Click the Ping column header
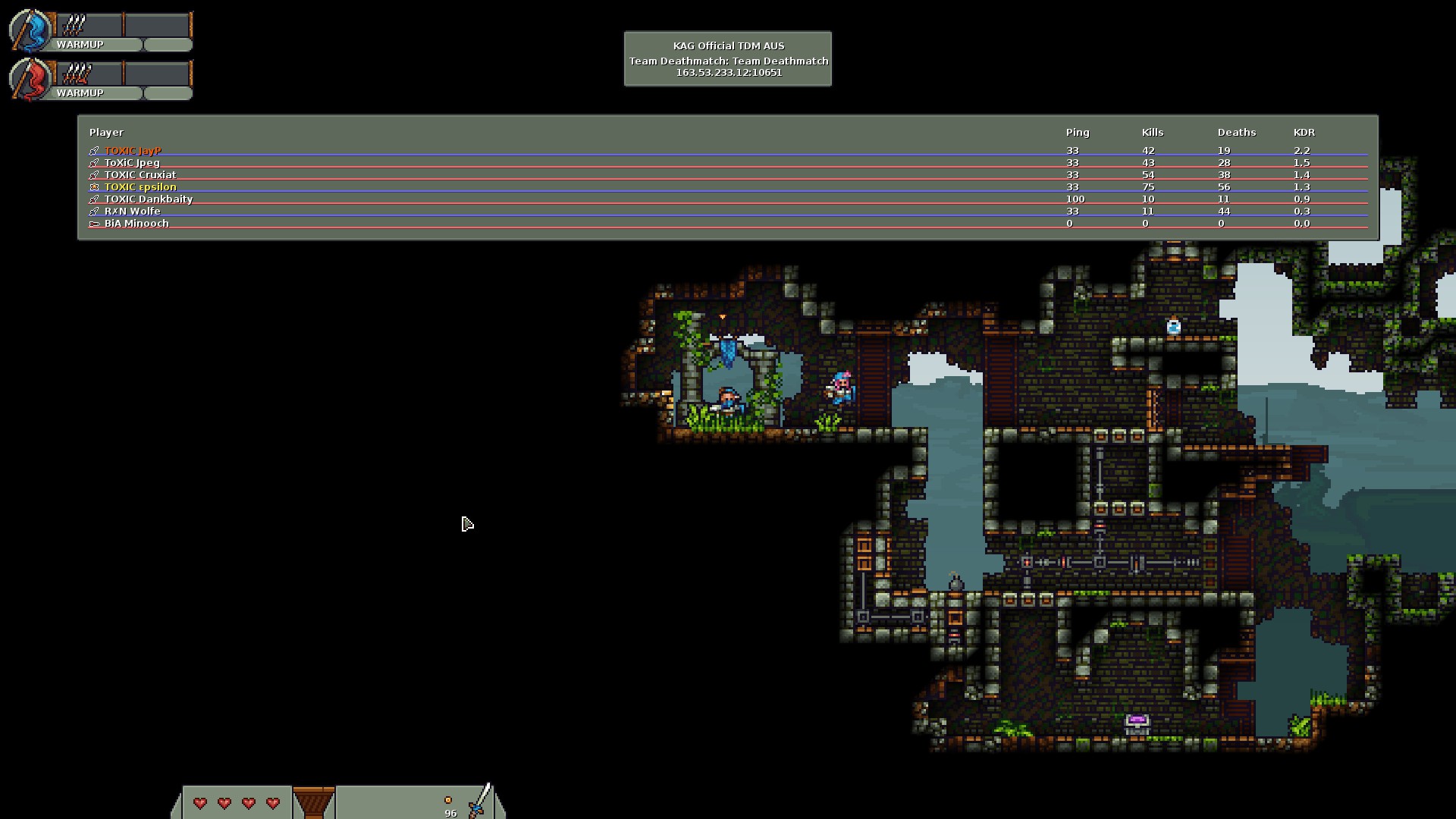 (1077, 132)
